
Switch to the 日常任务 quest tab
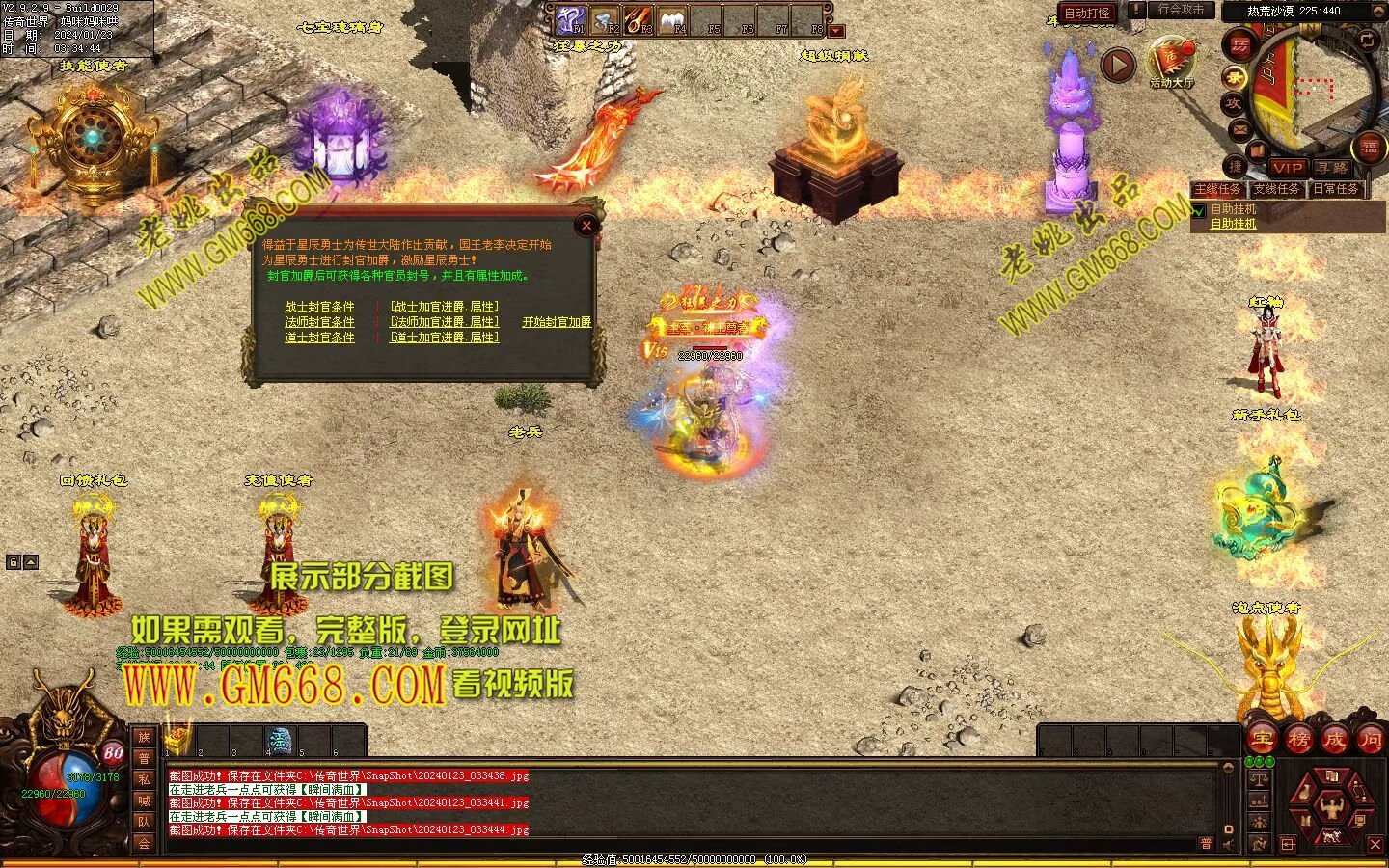1336,190
